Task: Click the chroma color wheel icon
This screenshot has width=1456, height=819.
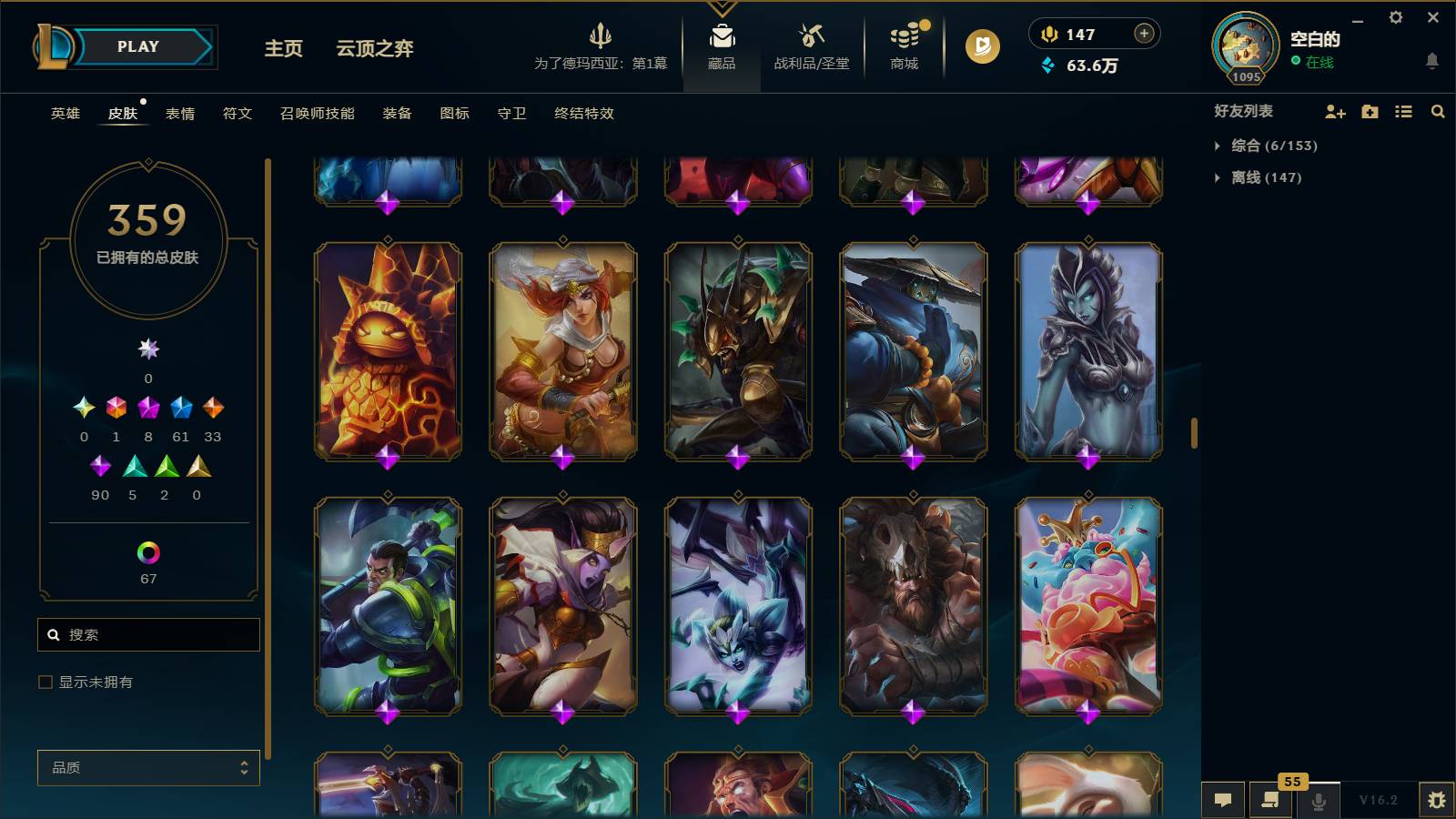Action: (148, 551)
